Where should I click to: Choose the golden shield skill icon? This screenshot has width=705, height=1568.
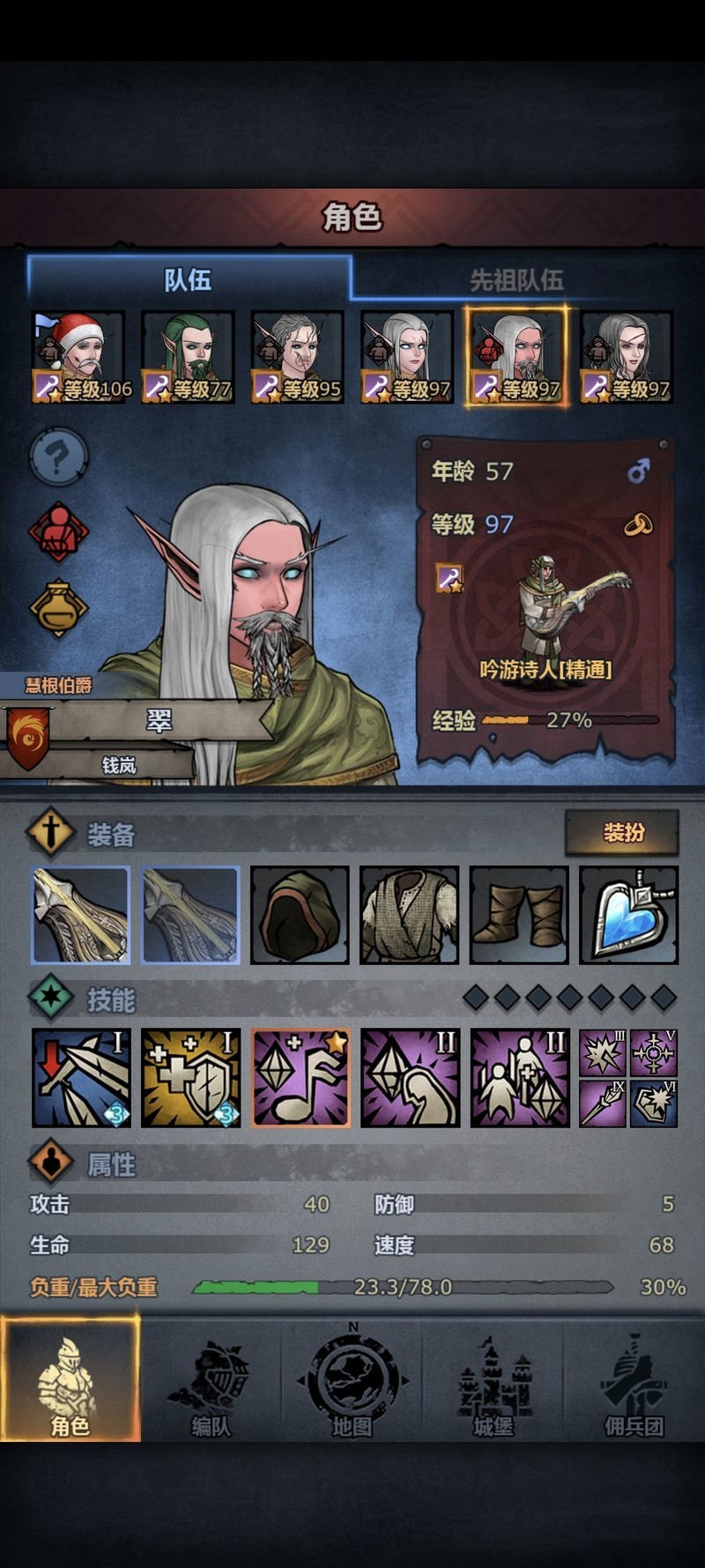tap(191, 1077)
